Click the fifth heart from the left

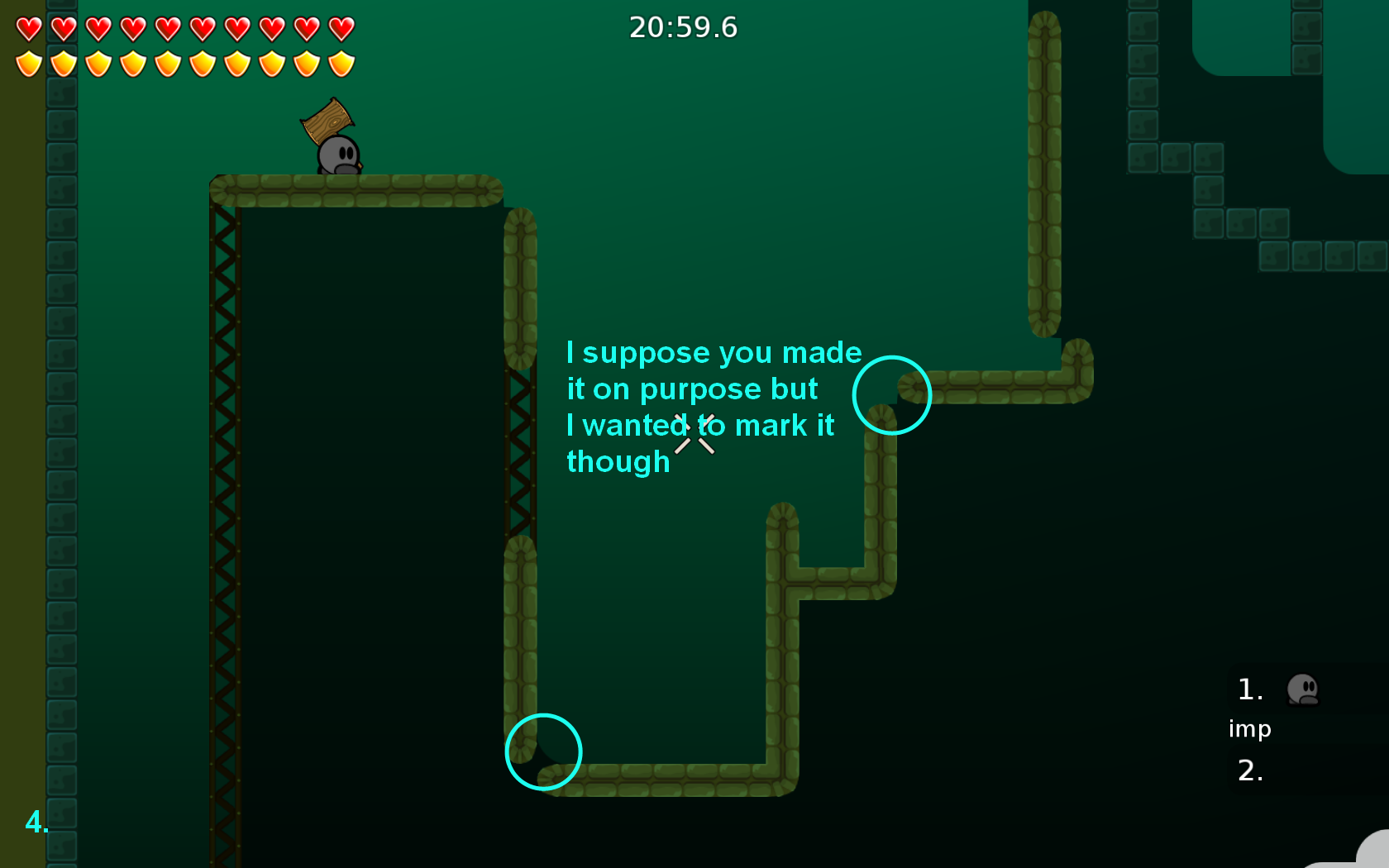point(165,27)
